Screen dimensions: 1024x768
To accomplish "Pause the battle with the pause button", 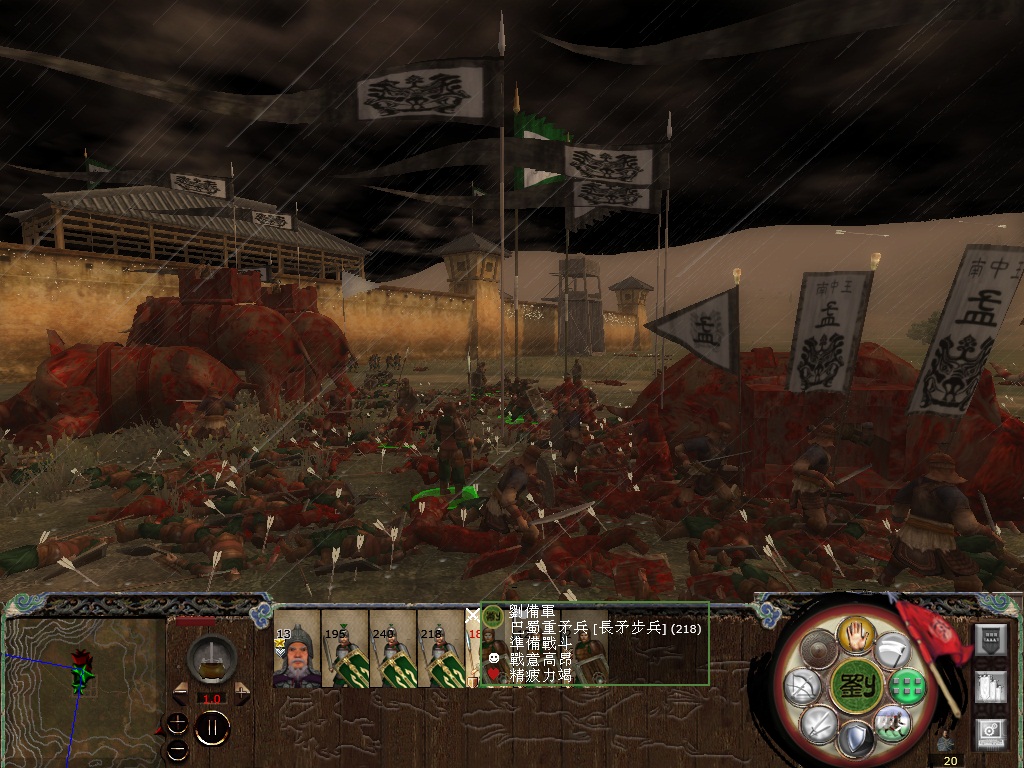I will click(211, 729).
